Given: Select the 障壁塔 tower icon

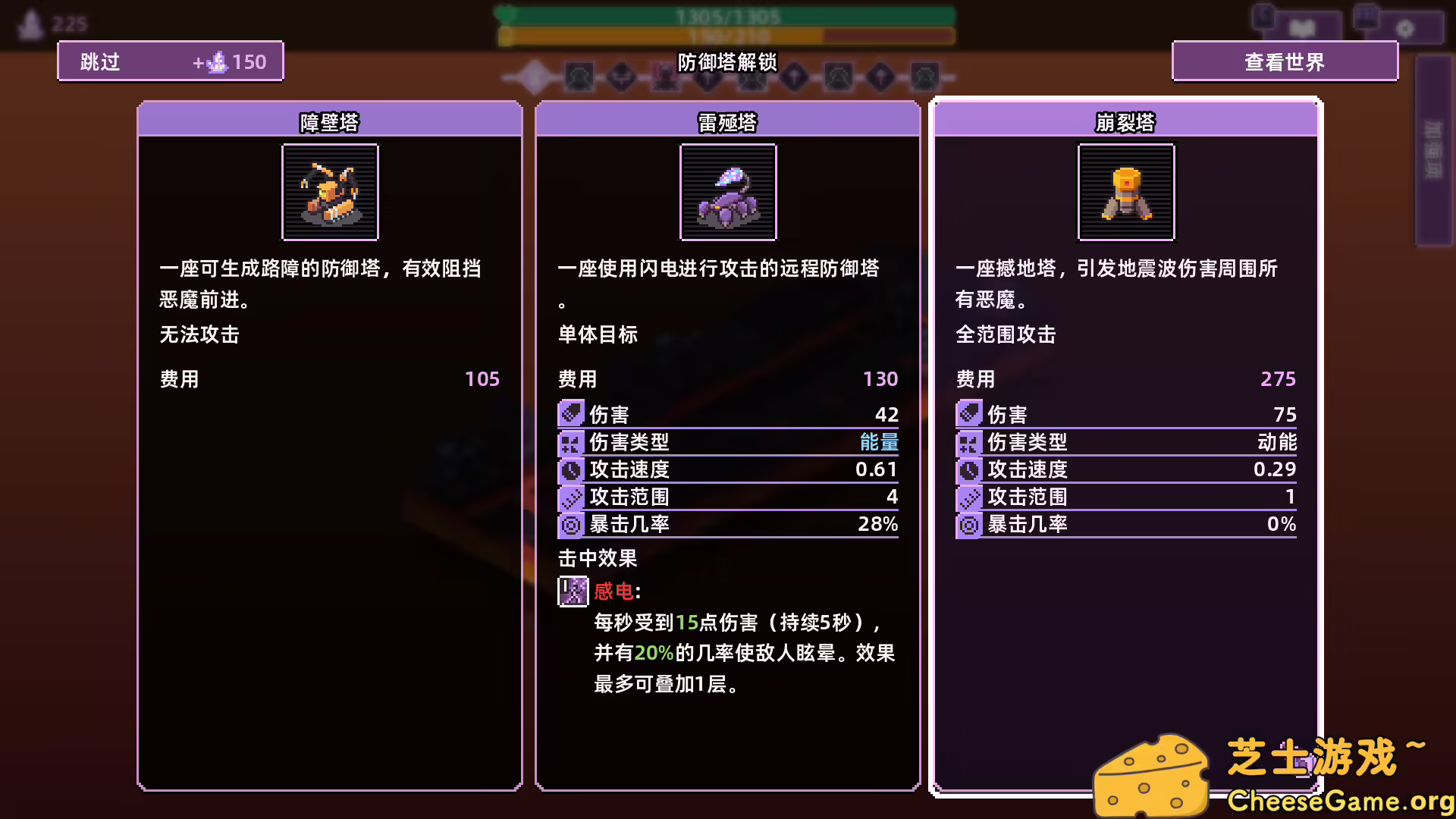Looking at the screenshot, I should (x=329, y=192).
